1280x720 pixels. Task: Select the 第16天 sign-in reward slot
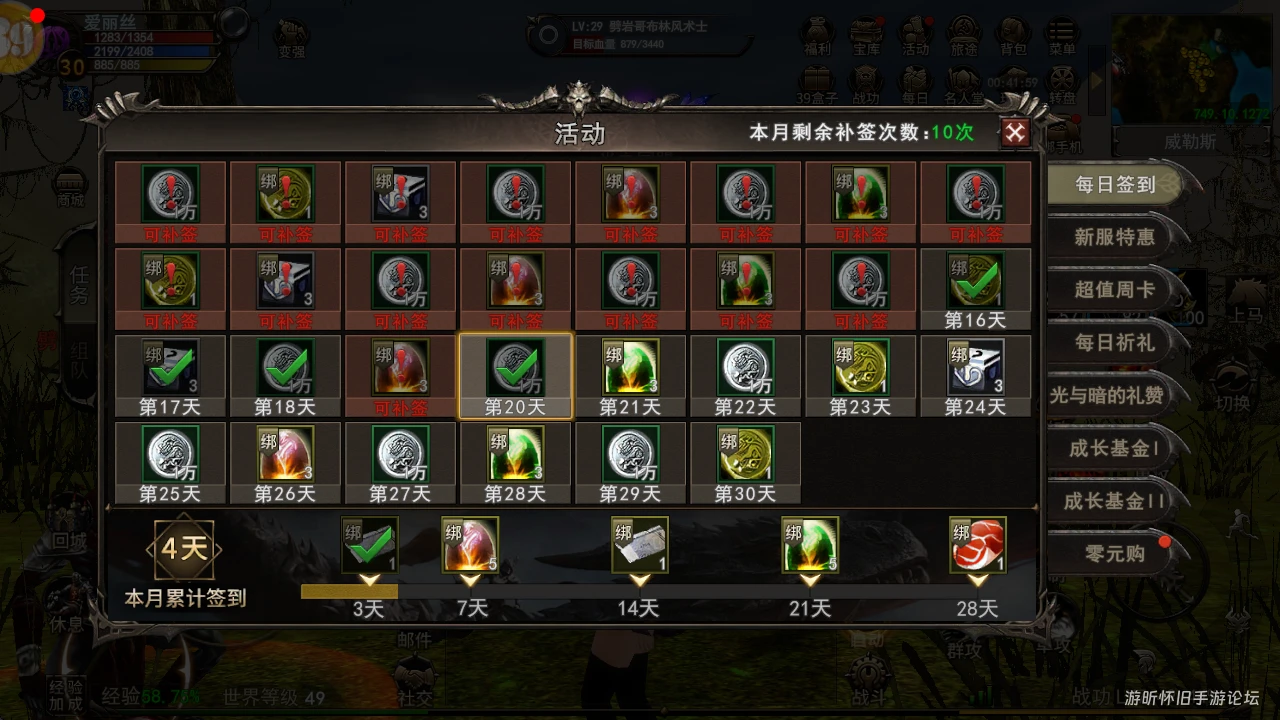pos(975,289)
